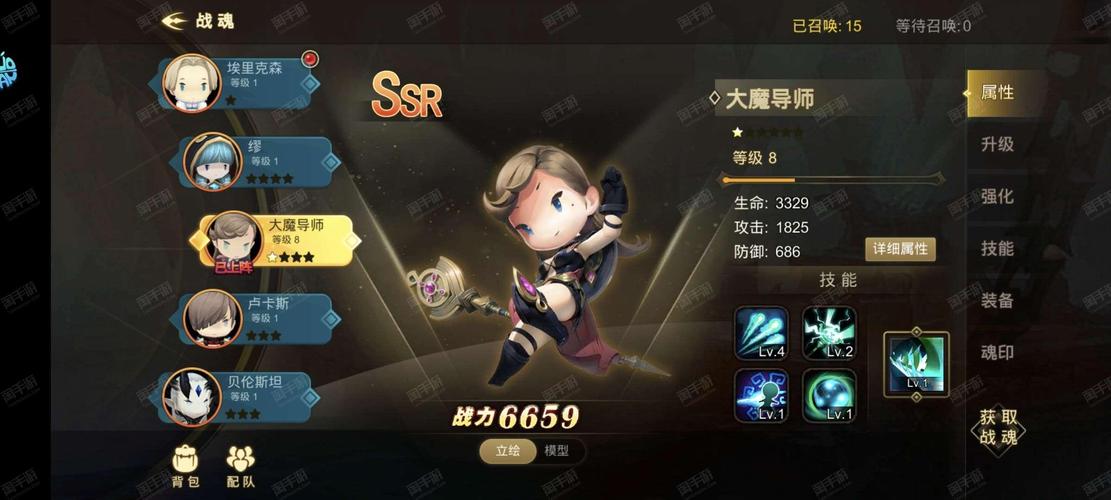Open the 配队 team setup
This screenshot has width=1111, height=500.
(x=240, y=464)
